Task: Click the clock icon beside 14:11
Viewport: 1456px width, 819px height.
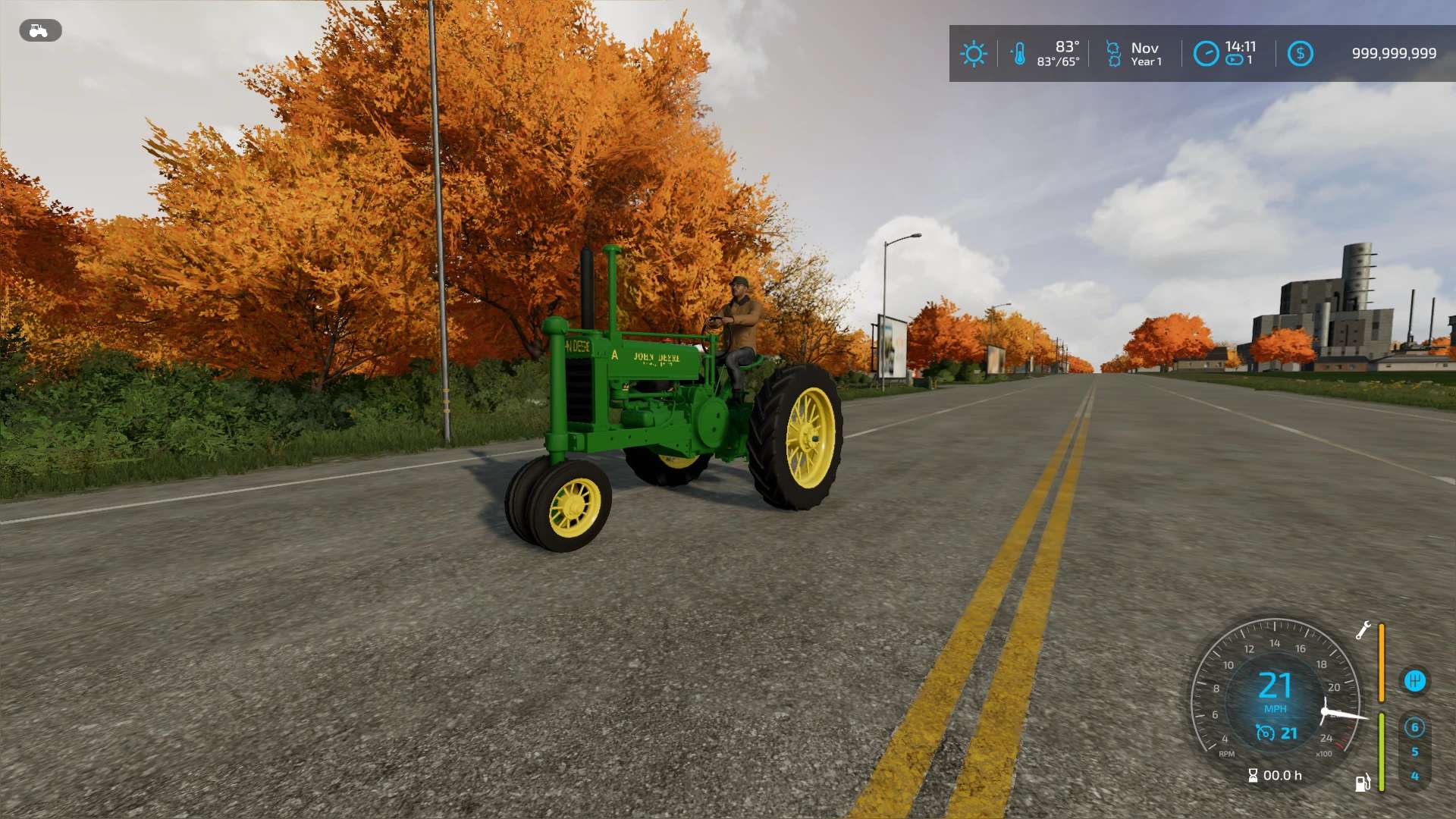Action: pos(1205,53)
